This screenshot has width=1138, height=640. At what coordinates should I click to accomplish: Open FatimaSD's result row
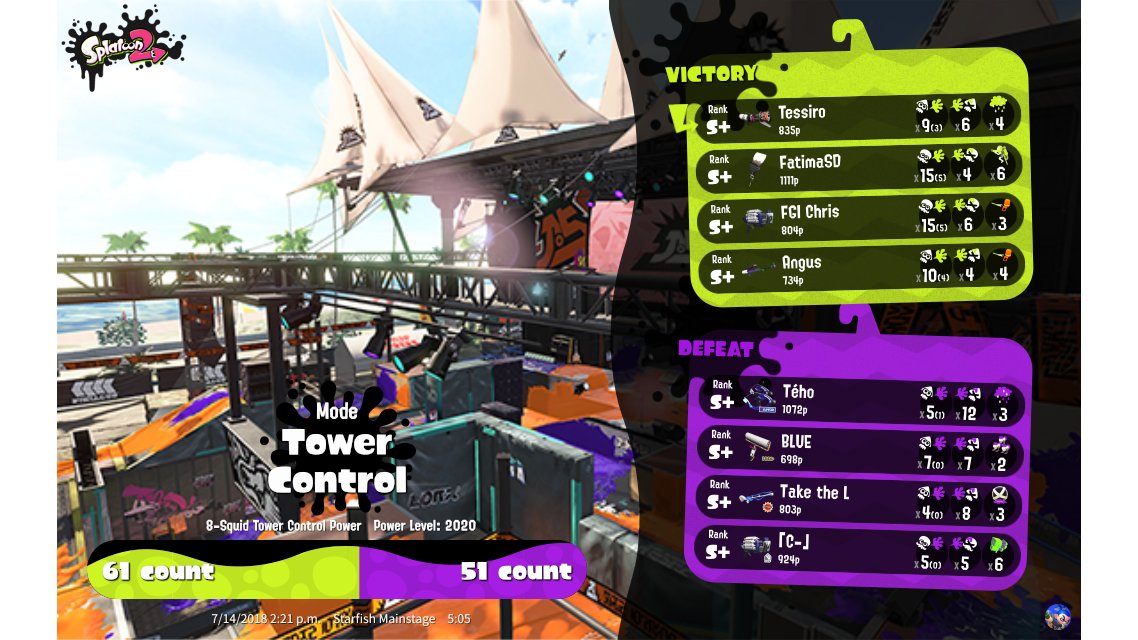[858, 167]
